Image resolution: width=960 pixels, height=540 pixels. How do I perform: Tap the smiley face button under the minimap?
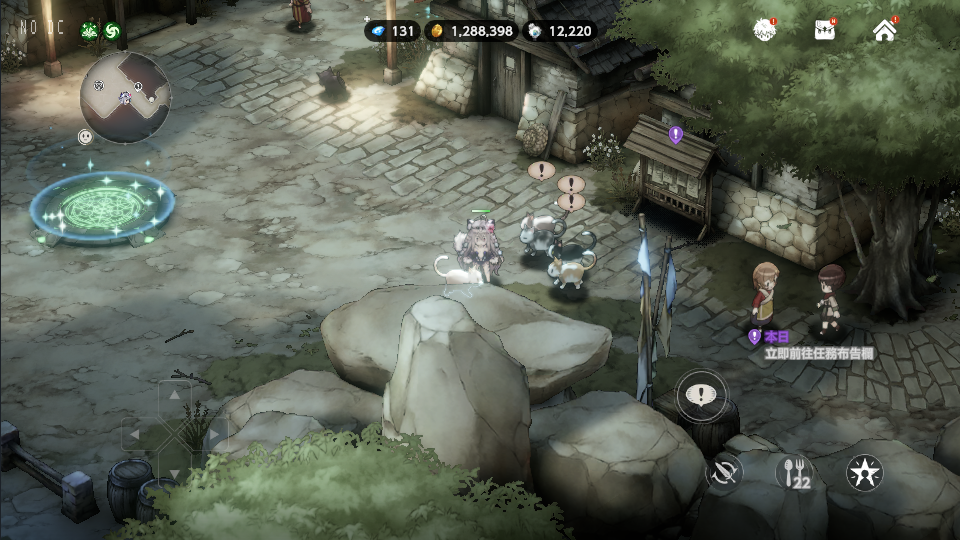[x=86, y=136]
